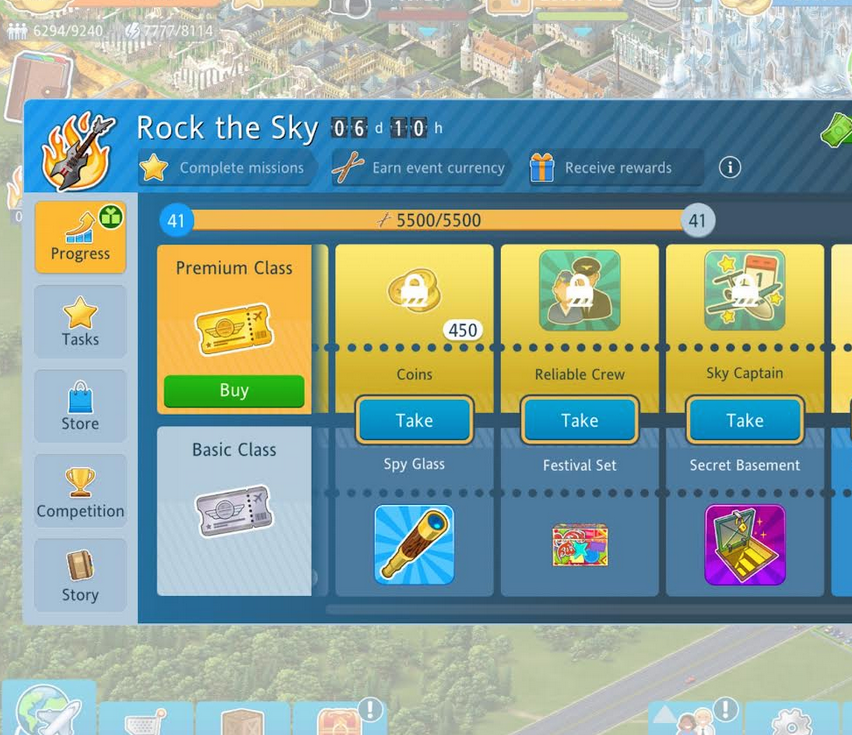
Task: Click the Festival Set item icon
Action: tap(579, 544)
